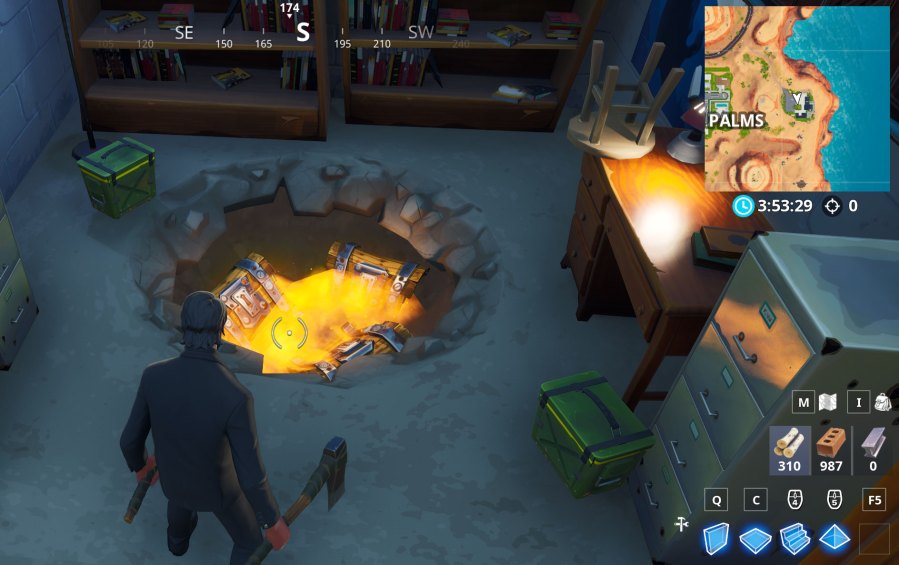The width and height of the screenshot is (899, 565).
Task: Click the minimap
Action: [797, 98]
